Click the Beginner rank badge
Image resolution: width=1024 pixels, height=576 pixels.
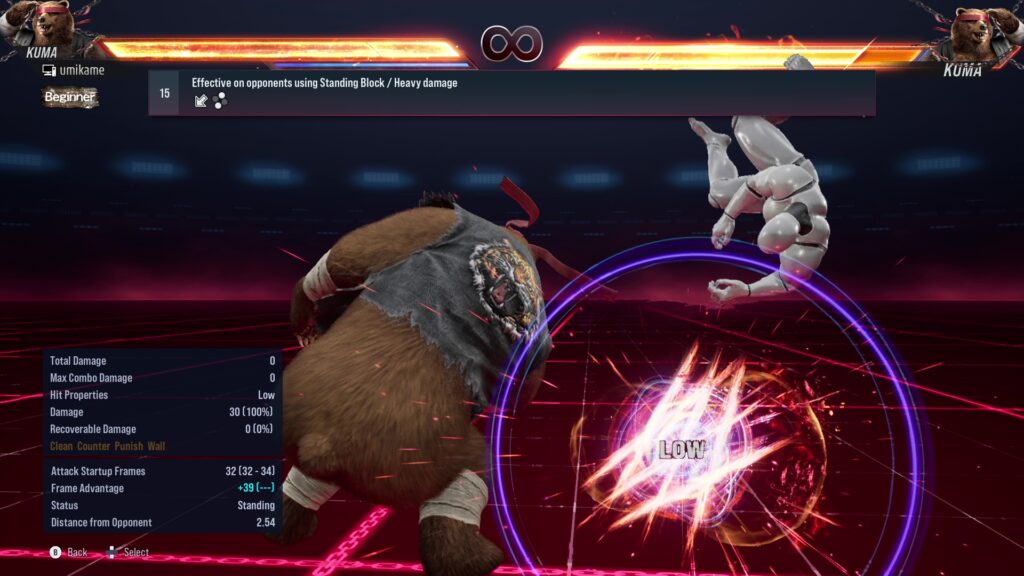pos(70,97)
